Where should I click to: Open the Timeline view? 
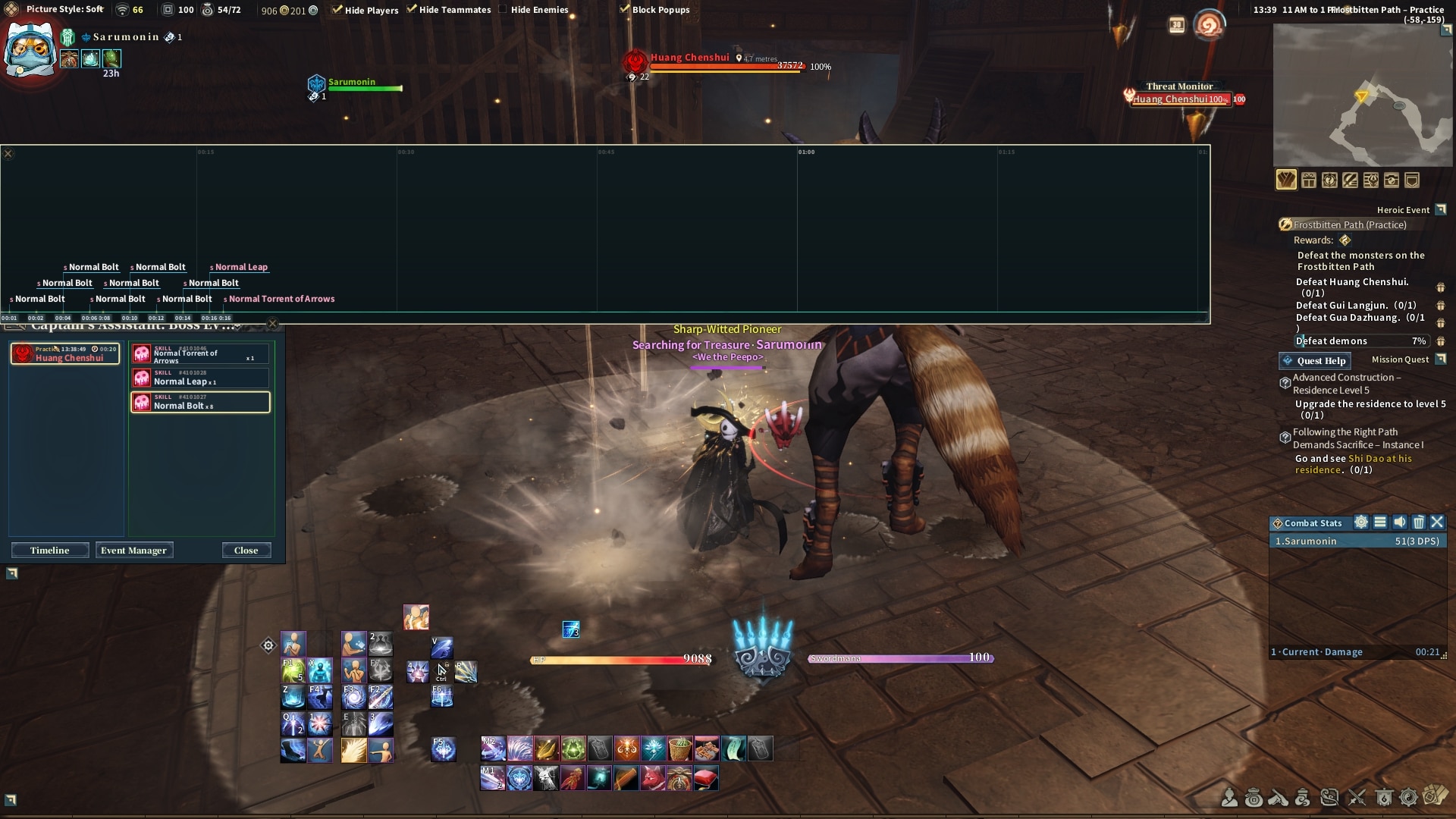click(50, 551)
